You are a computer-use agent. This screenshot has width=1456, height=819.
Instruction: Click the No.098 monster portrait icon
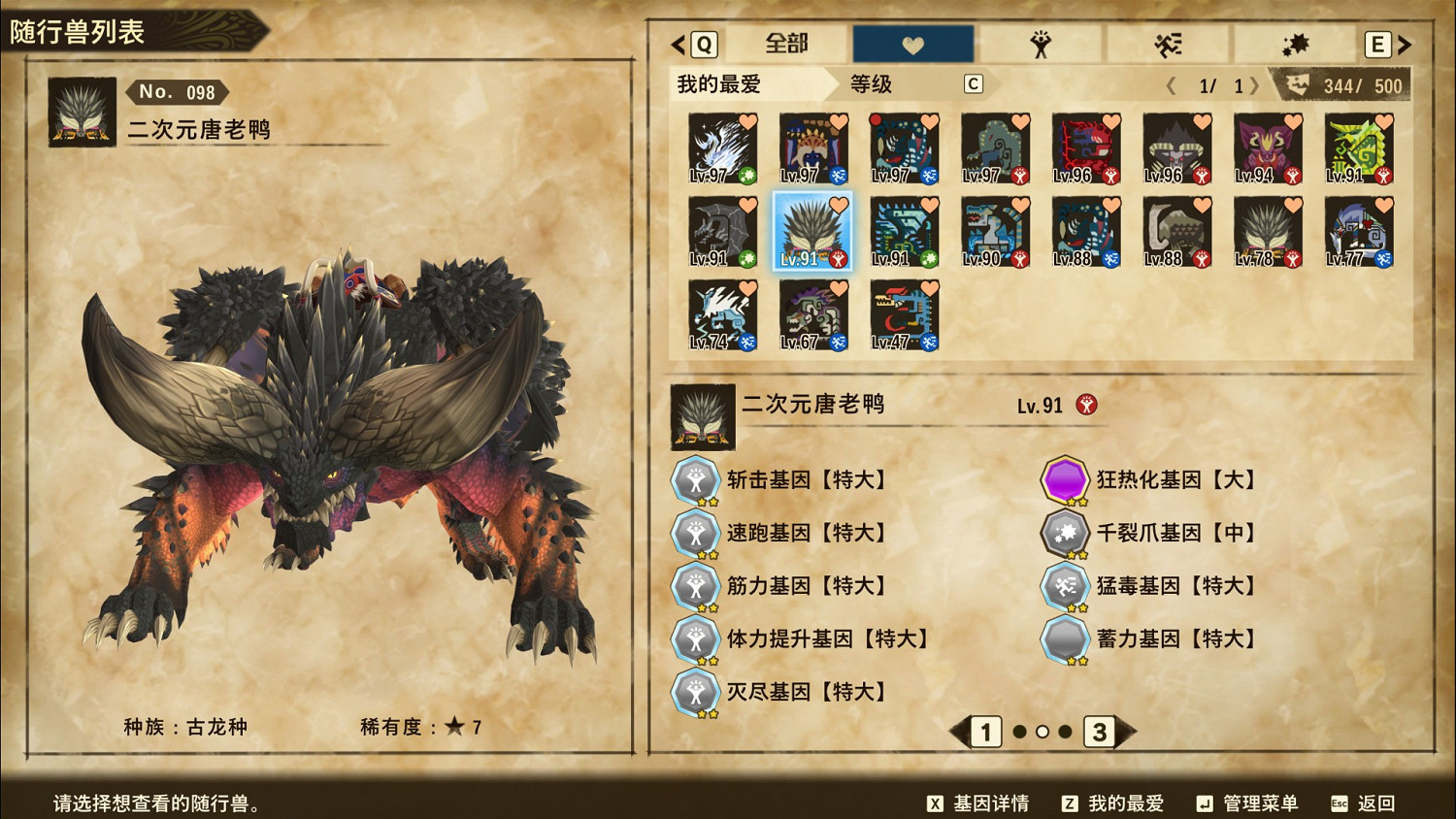tap(81, 112)
